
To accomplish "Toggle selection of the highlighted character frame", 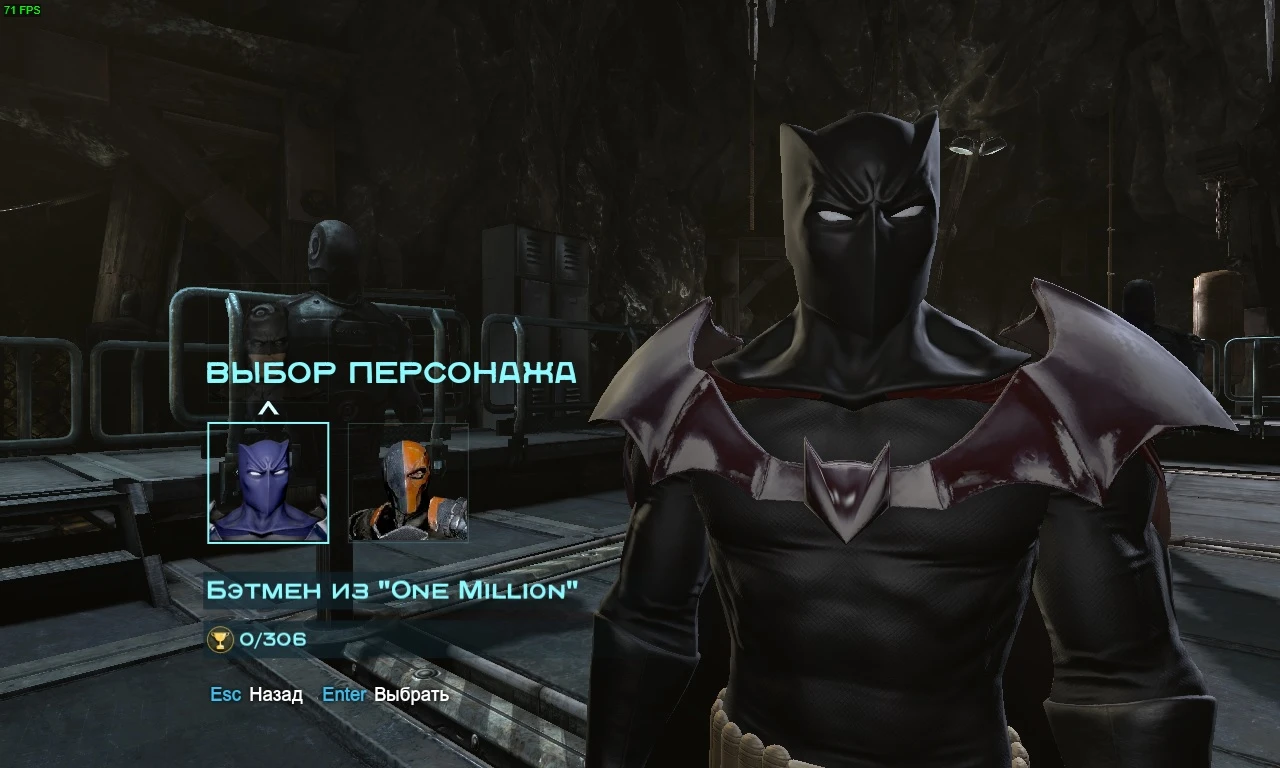I will click(268, 485).
